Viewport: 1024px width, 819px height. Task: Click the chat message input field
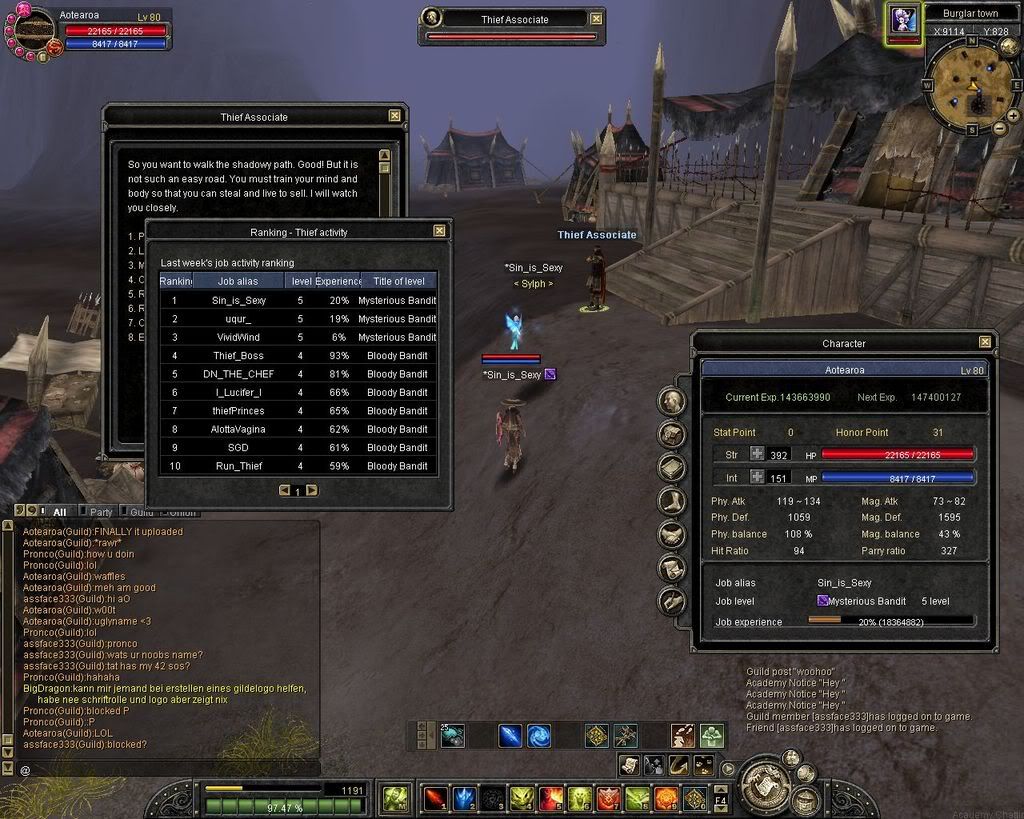(170, 769)
